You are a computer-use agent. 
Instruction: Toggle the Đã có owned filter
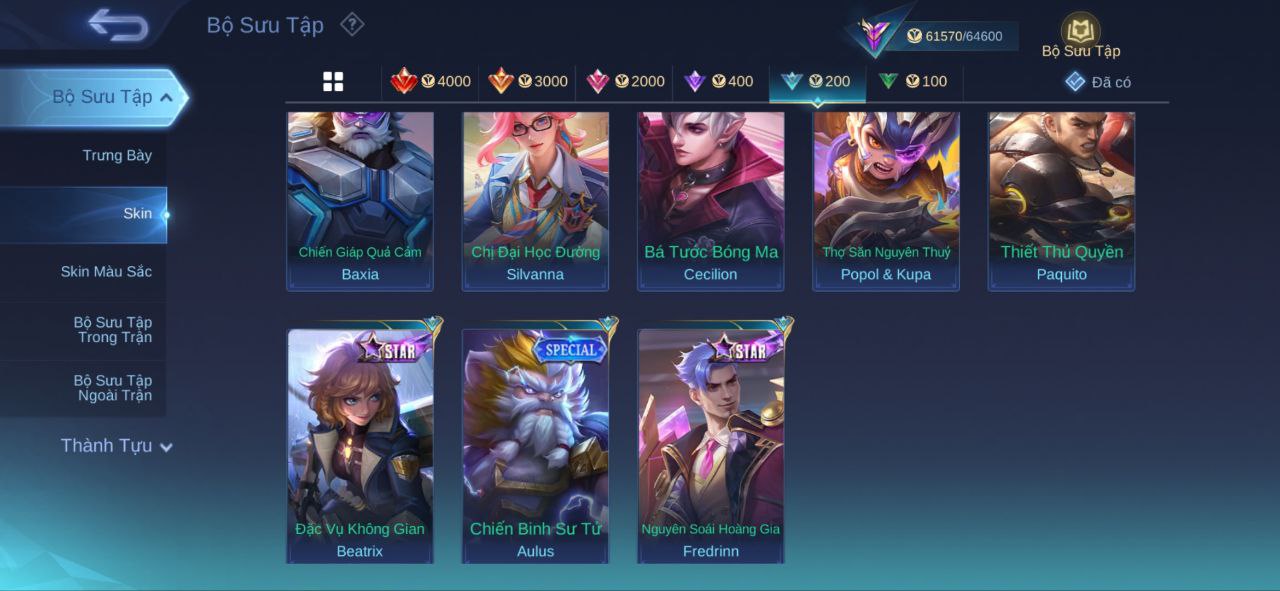[1098, 82]
